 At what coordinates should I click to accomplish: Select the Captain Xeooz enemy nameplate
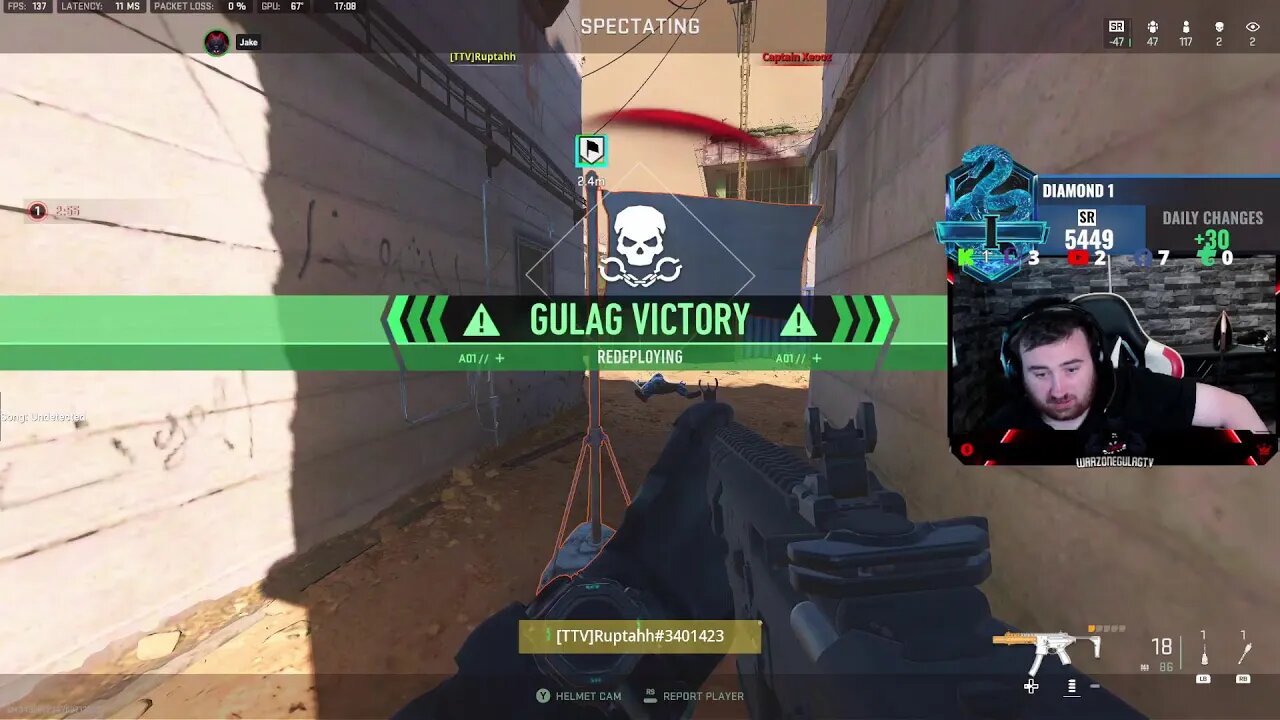pos(795,57)
